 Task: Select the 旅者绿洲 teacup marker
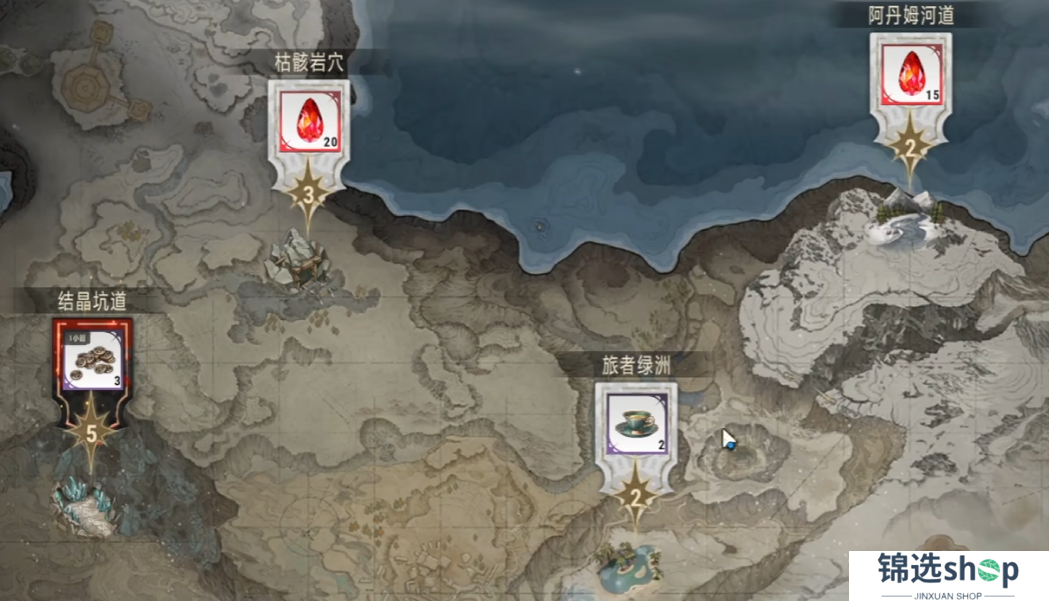[x=636, y=423]
